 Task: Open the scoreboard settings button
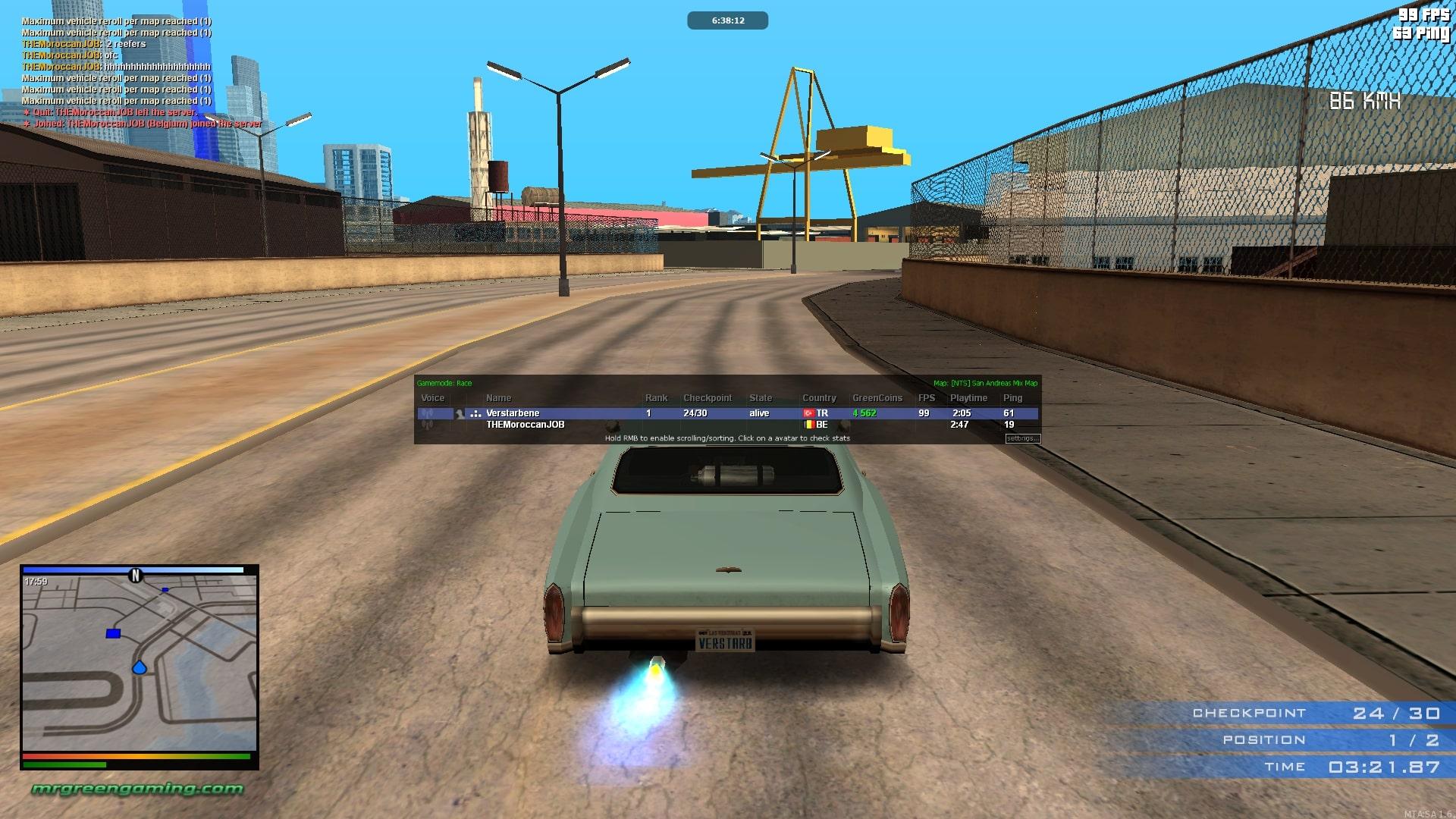[x=1022, y=438]
